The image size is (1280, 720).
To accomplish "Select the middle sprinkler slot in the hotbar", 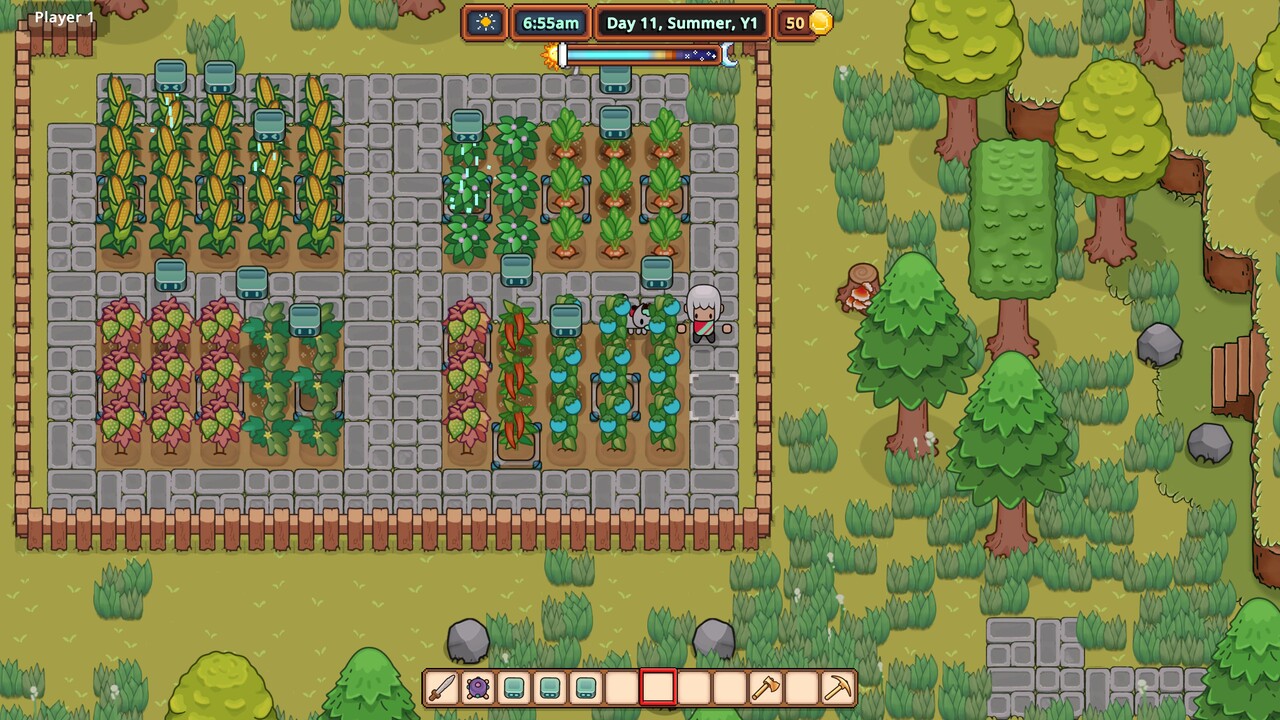I will click(549, 687).
